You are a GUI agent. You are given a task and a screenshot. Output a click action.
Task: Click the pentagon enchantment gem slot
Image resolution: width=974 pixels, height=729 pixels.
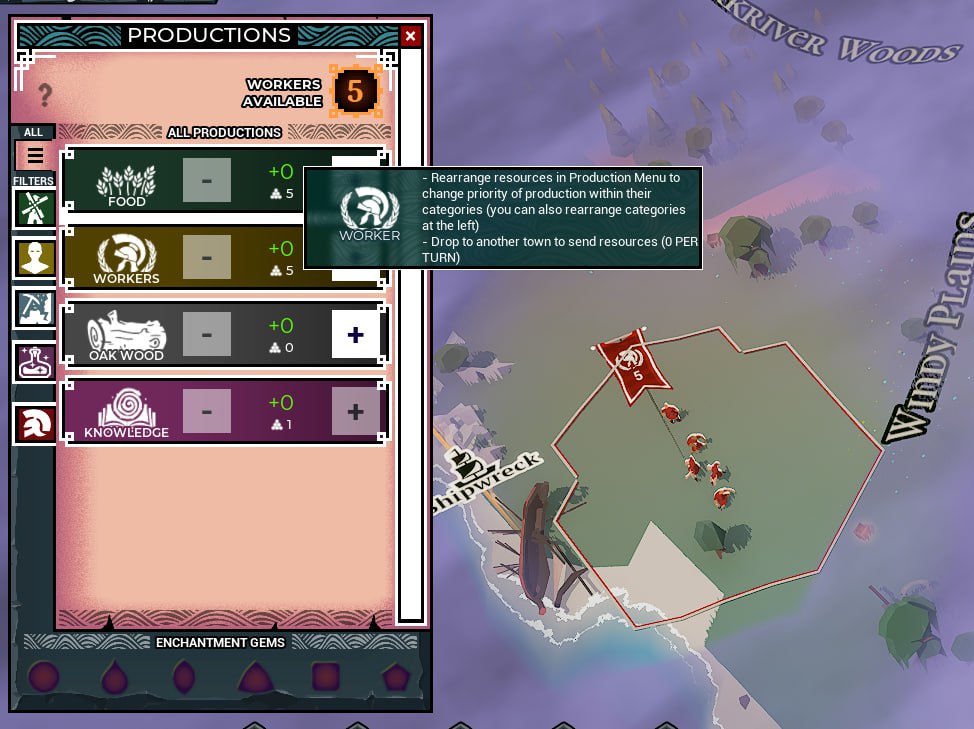point(396,677)
